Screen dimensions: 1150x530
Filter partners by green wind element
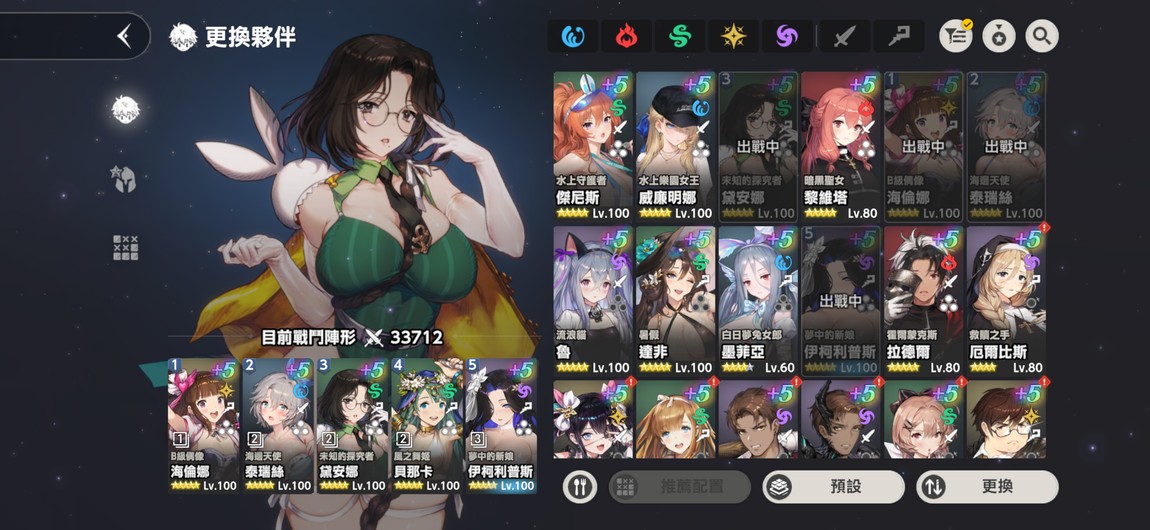pos(680,37)
